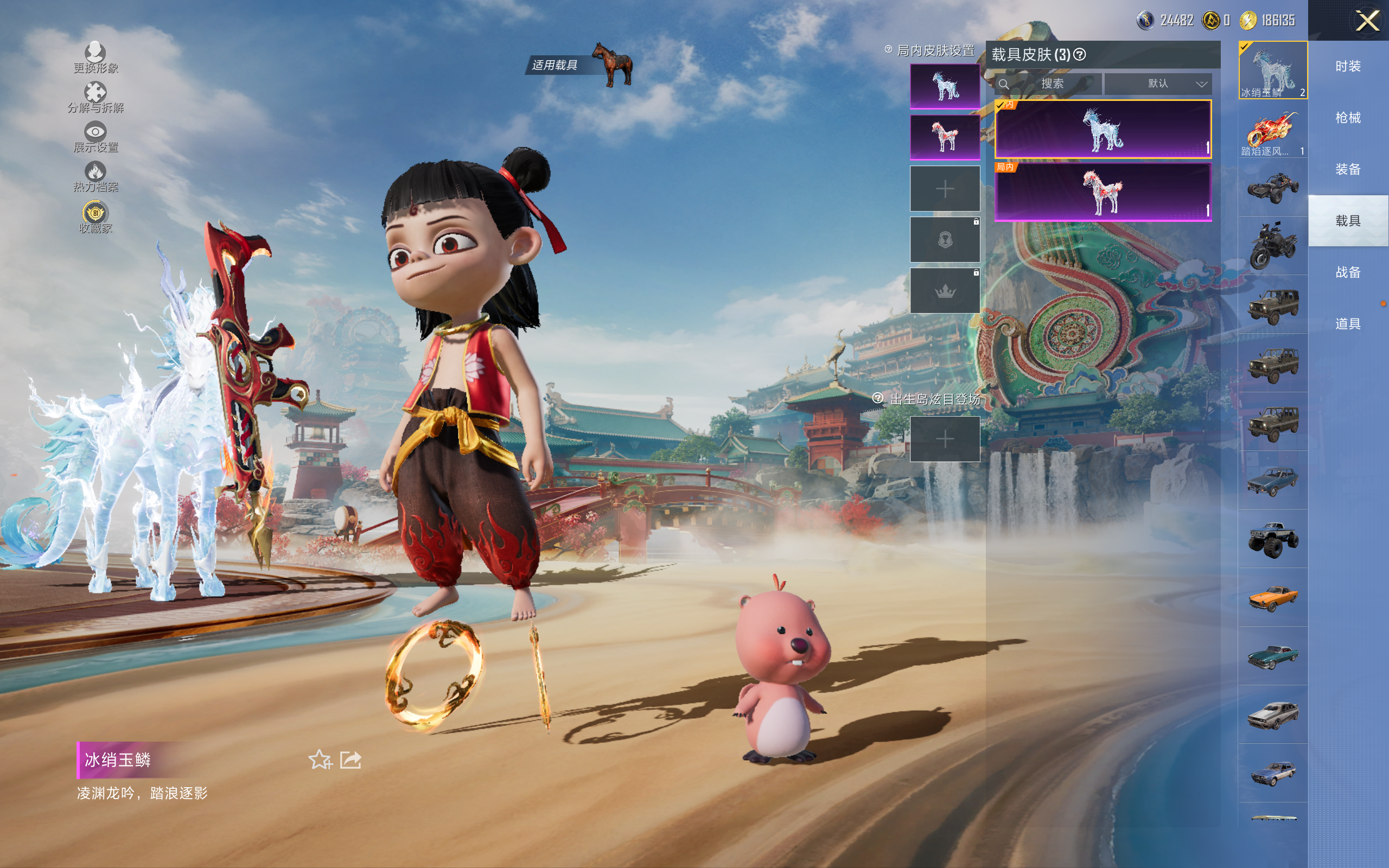Open the 枪械 firearms tab
Image resolution: width=1389 pixels, height=868 pixels.
(1348, 118)
